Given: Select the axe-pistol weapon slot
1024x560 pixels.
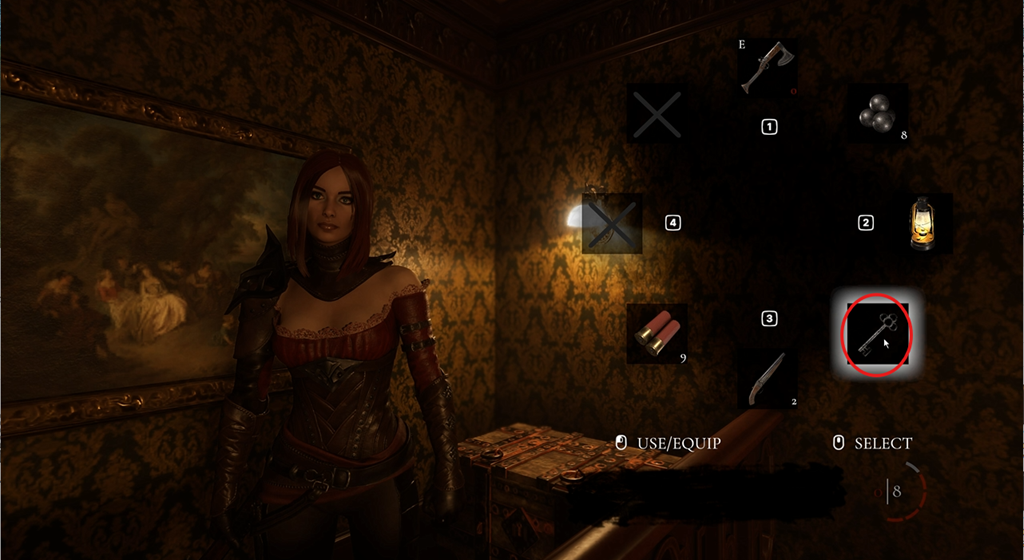Looking at the screenshot, I should click(768, 69).
